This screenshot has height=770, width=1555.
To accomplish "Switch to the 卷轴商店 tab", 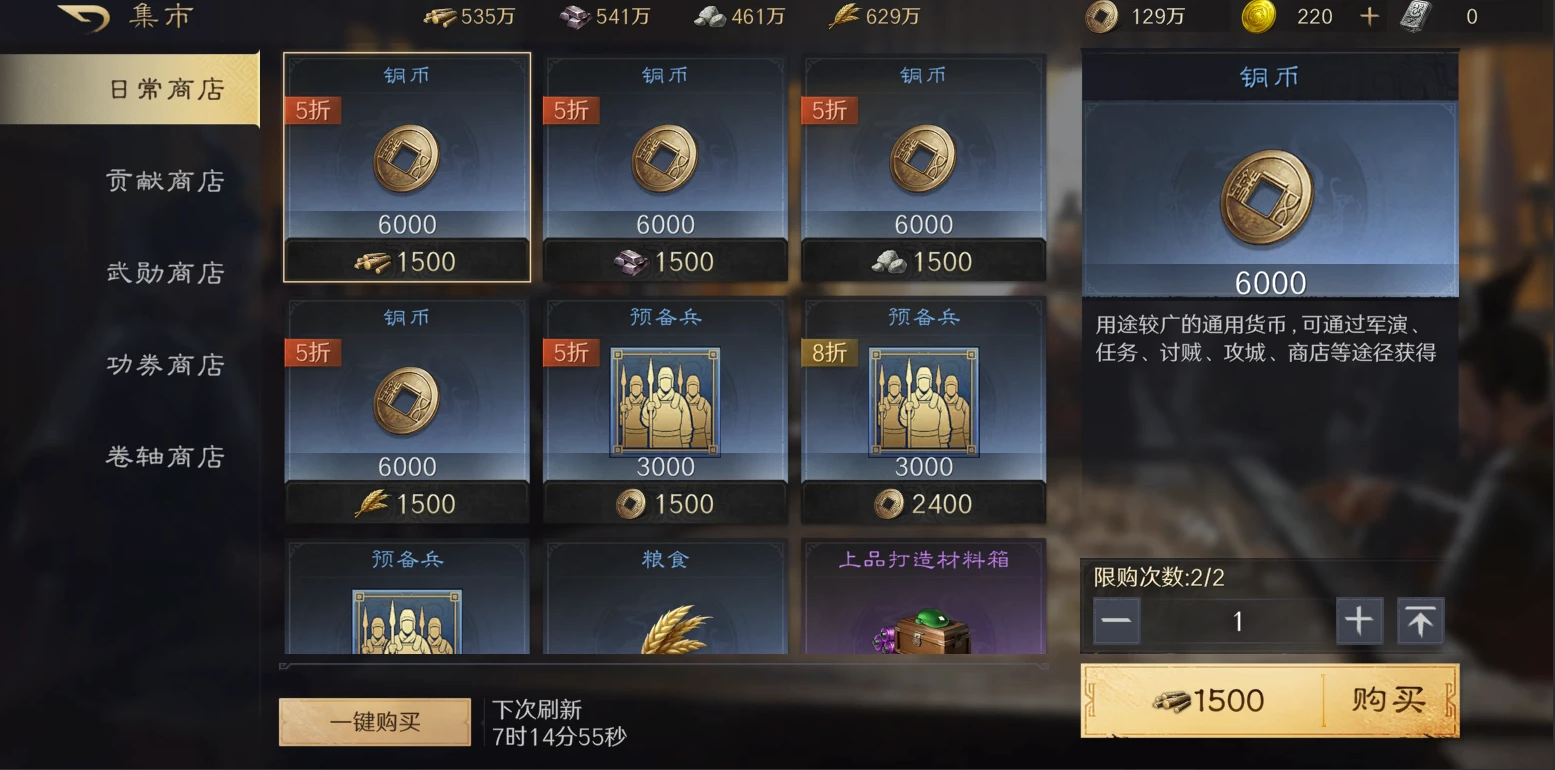I will 166,456.
